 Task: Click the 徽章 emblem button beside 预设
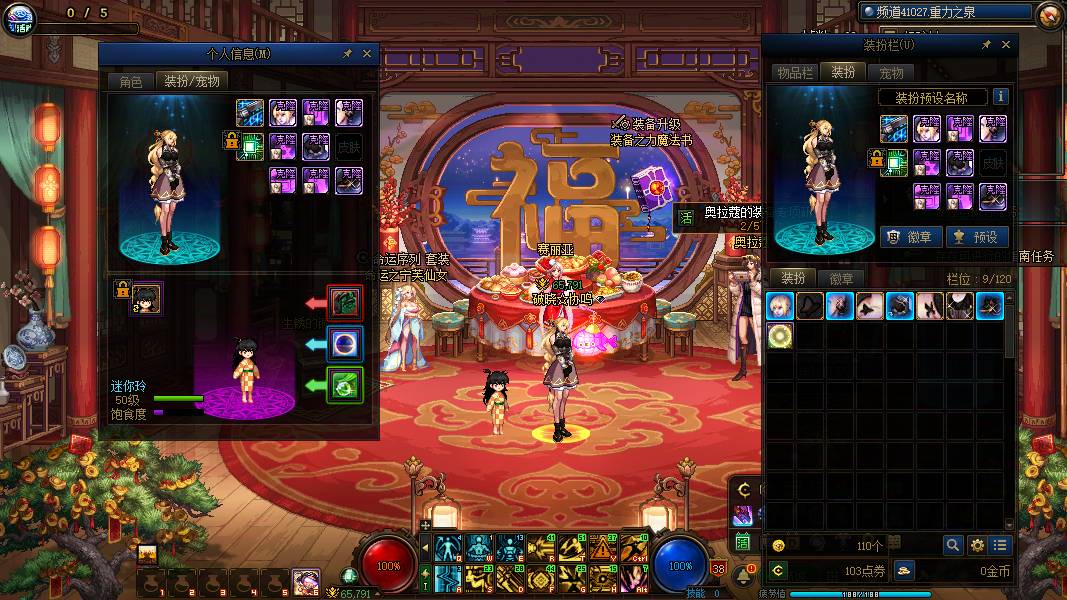pyautogui.click(x=911, y=237)
